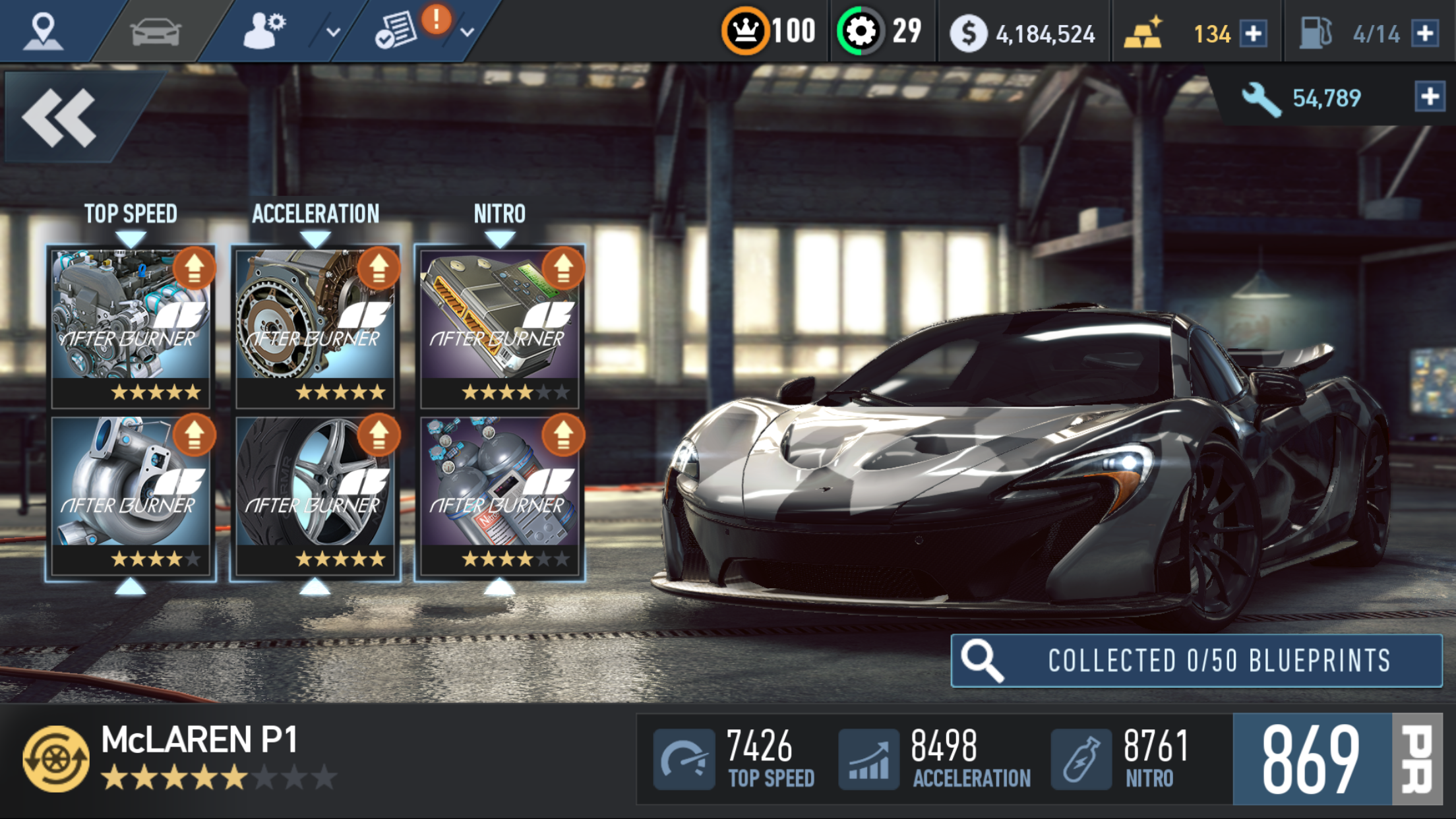Image resolution: width=1456 pixels, height=819 pixels.
Task: Add more gold bars with plus button
Action: click(1253, 33)
